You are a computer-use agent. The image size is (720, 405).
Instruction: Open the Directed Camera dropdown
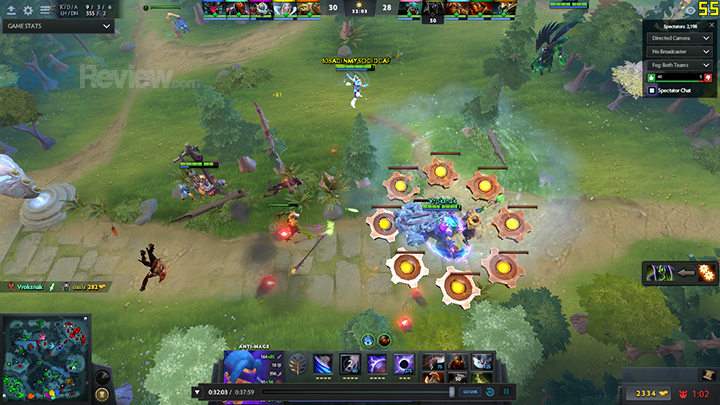pyautogui.click(x=680, y=37)
